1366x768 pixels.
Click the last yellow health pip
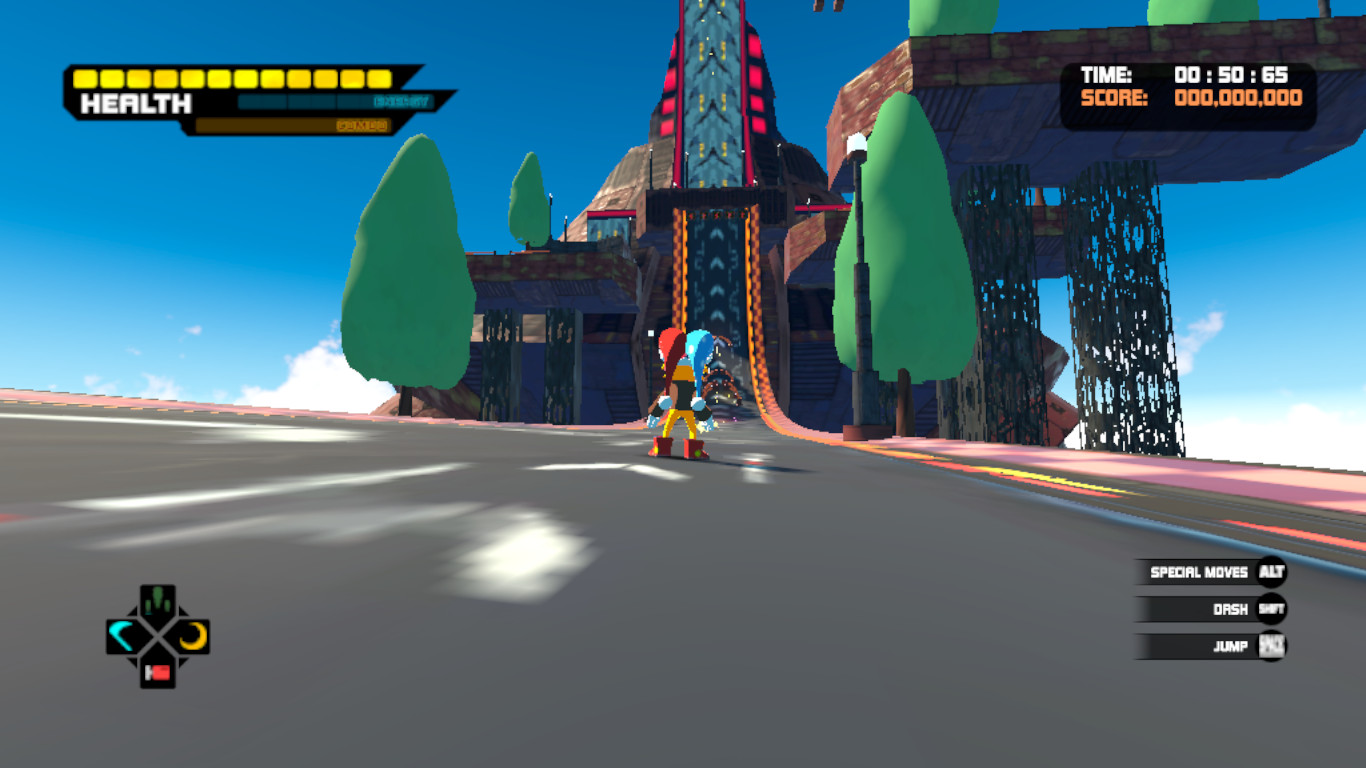(378, 78)
